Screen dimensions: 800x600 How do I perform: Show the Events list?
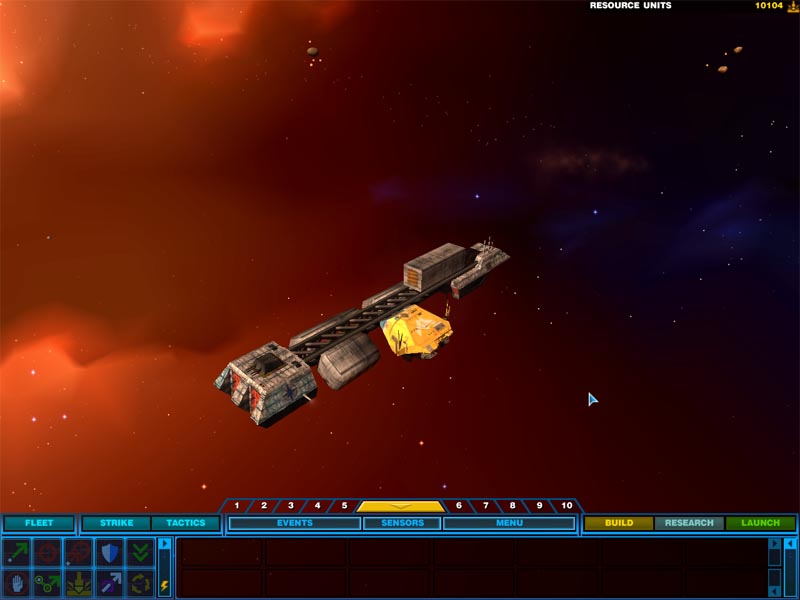[294, 523]
